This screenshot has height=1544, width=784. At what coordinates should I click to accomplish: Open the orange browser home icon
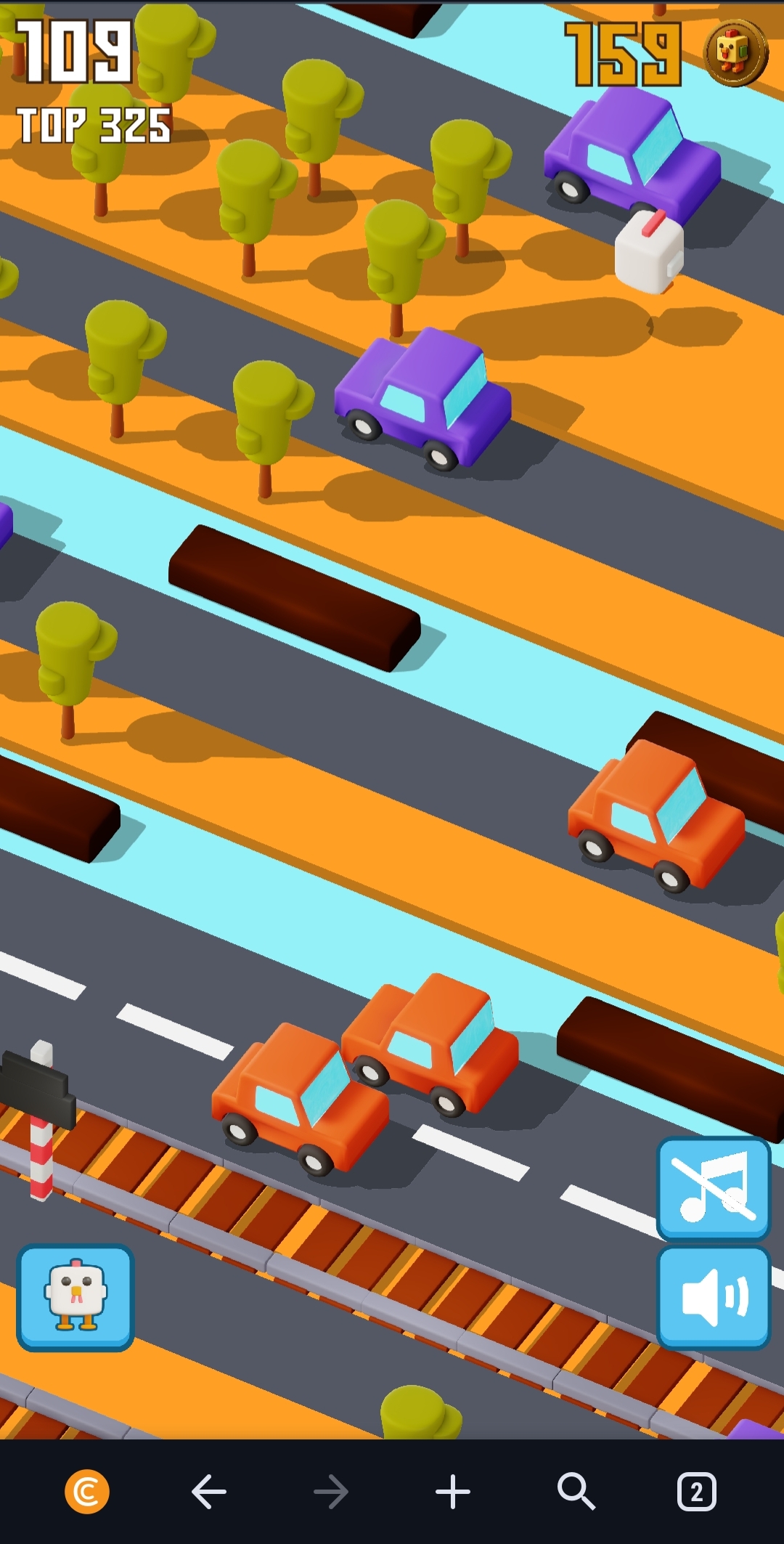pyautogui.click(x=87, y=1492)
